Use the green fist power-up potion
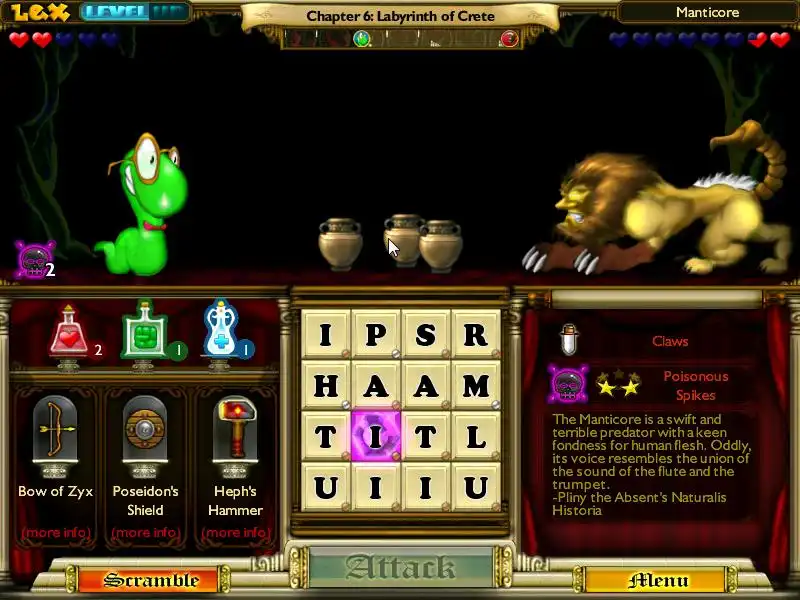 tap(141, 332)
